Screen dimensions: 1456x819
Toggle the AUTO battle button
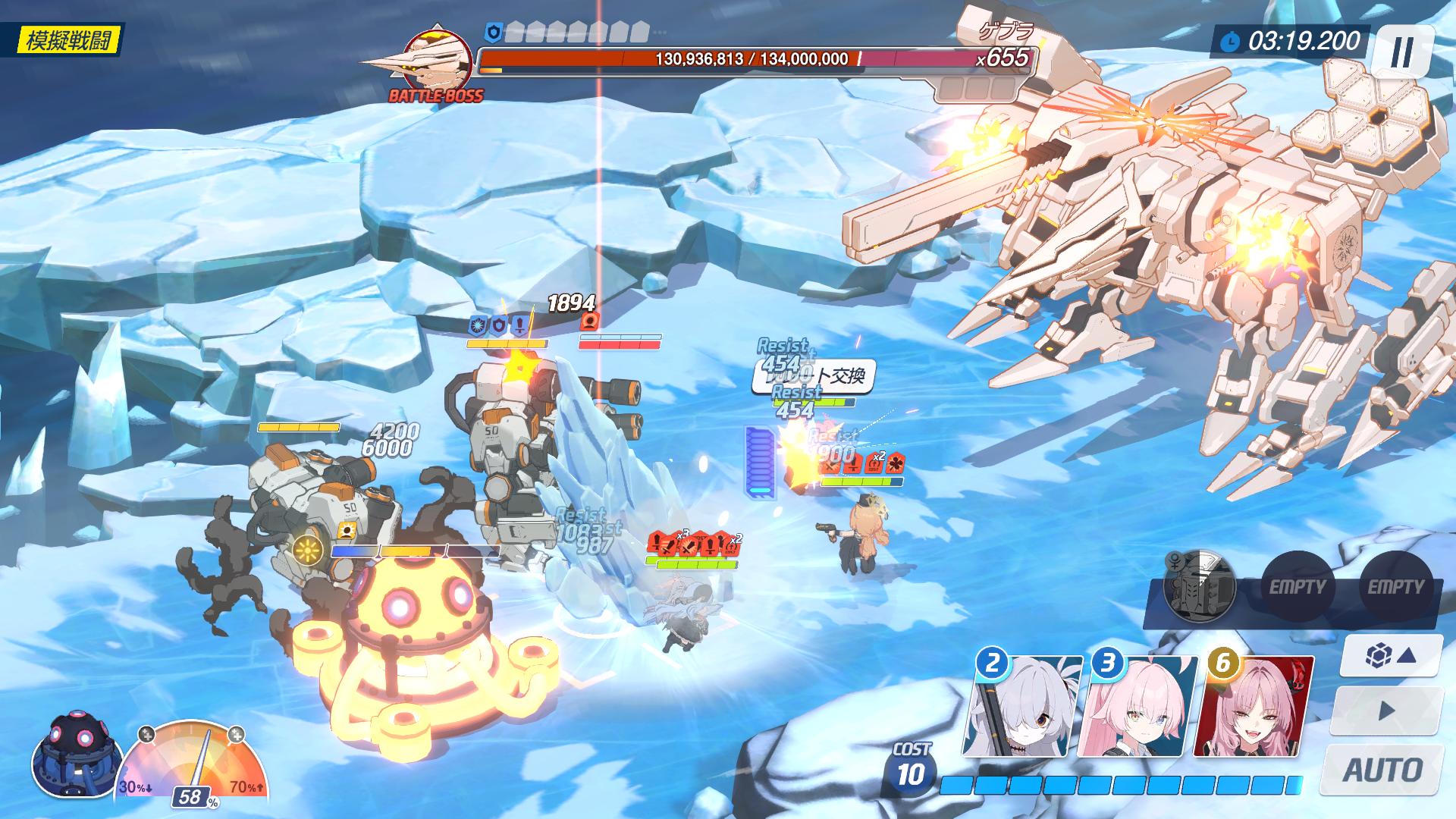point(1382,770)
